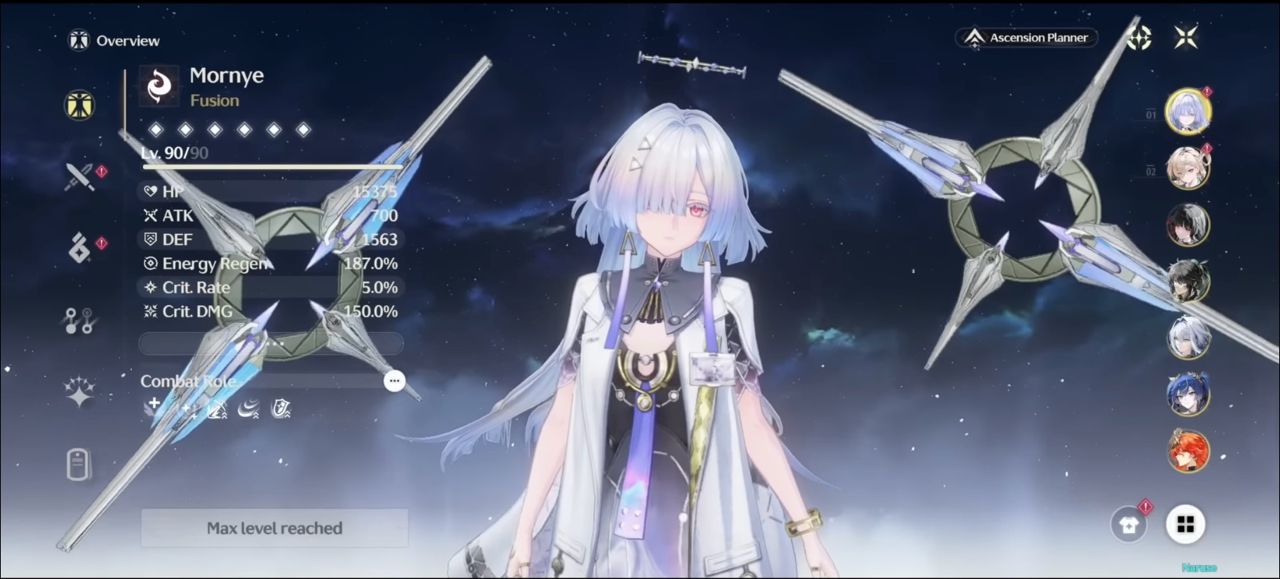Viewport: 1280px width, 579px height.
Task: Switch to the connected nodes Forte tab
Action: (x=79, y=320)
